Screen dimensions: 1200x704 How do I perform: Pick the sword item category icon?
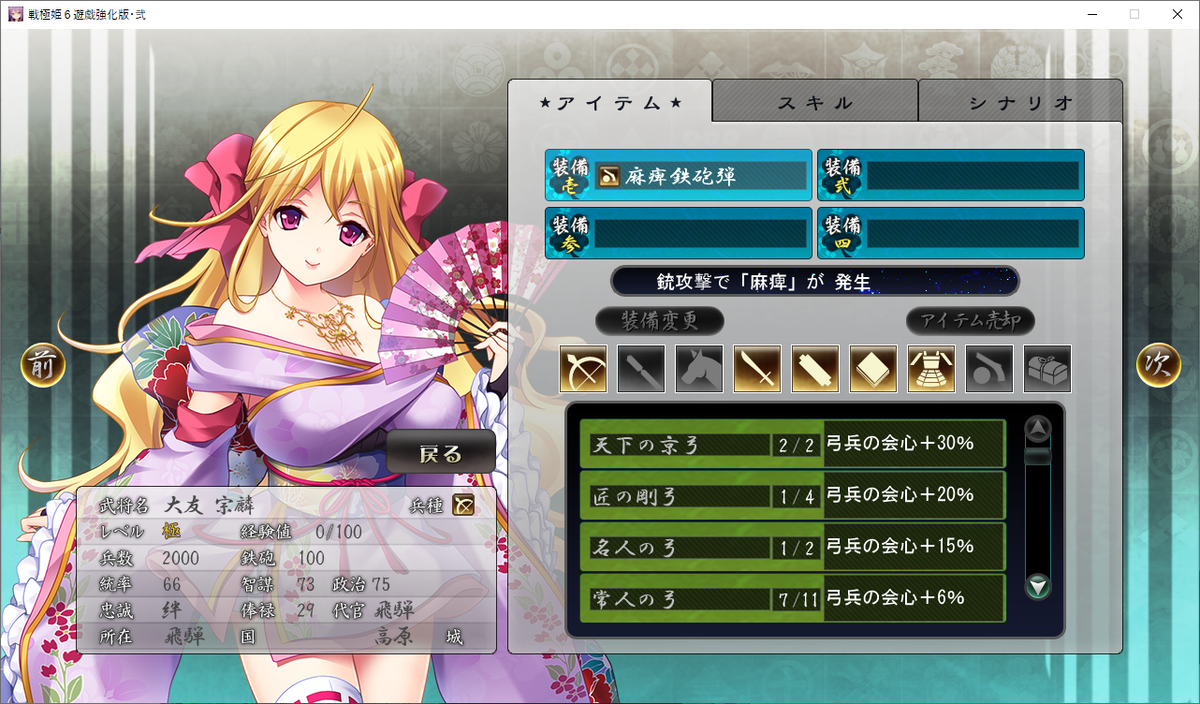coord(757,369)
